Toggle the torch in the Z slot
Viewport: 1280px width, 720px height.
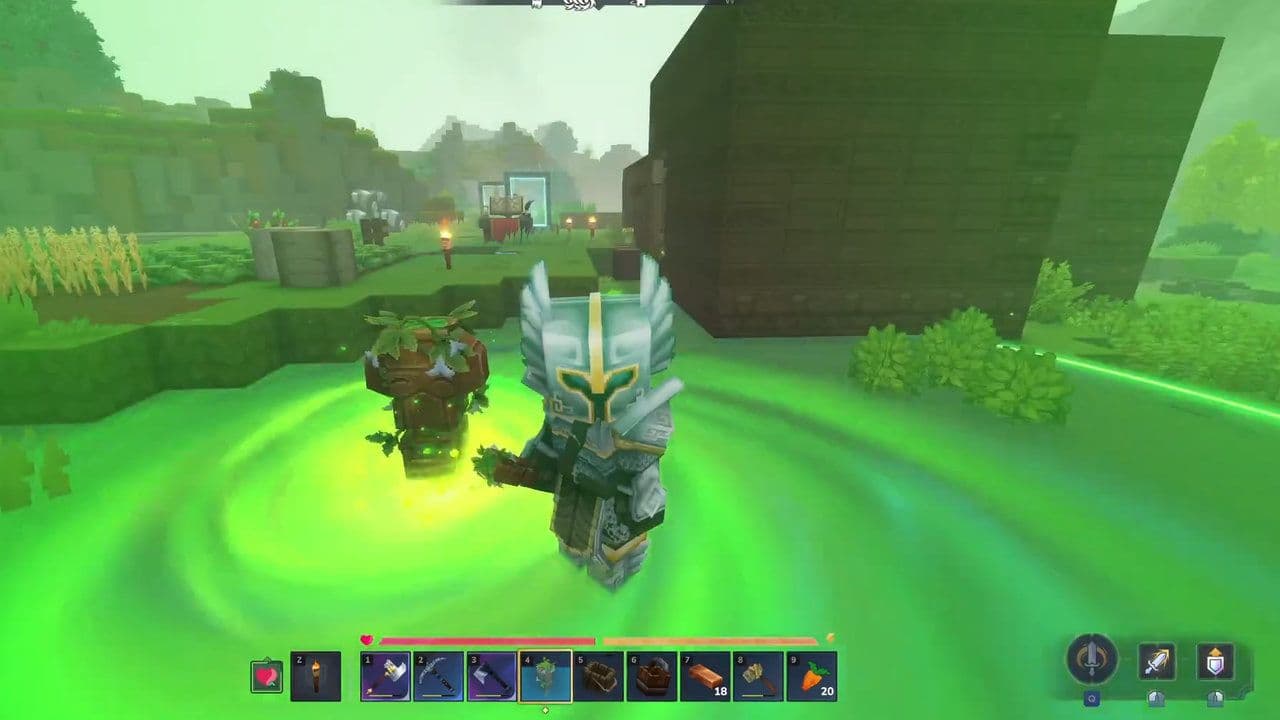click(x=313, y=677)
